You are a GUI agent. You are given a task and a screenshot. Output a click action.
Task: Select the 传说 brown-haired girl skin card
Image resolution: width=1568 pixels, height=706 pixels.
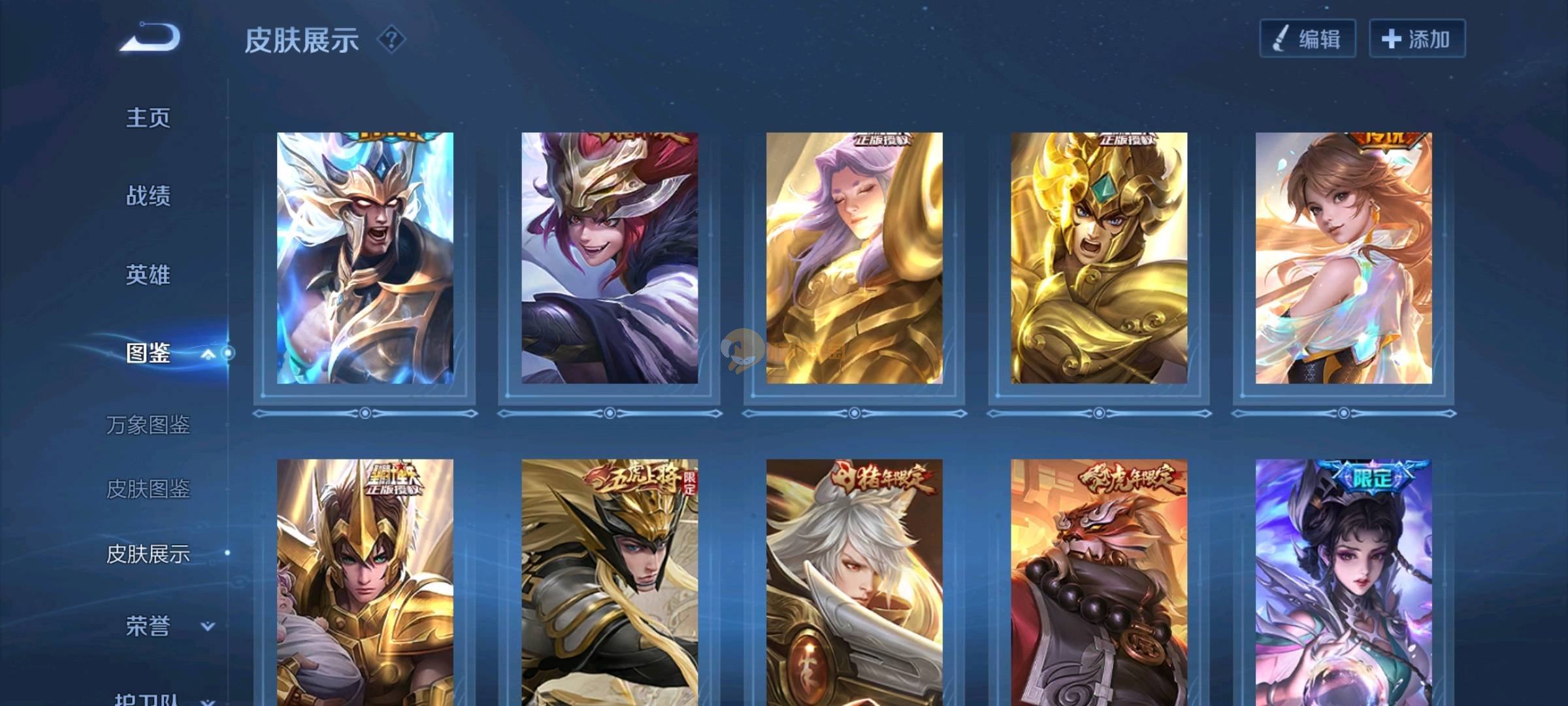pos(1343,258)
